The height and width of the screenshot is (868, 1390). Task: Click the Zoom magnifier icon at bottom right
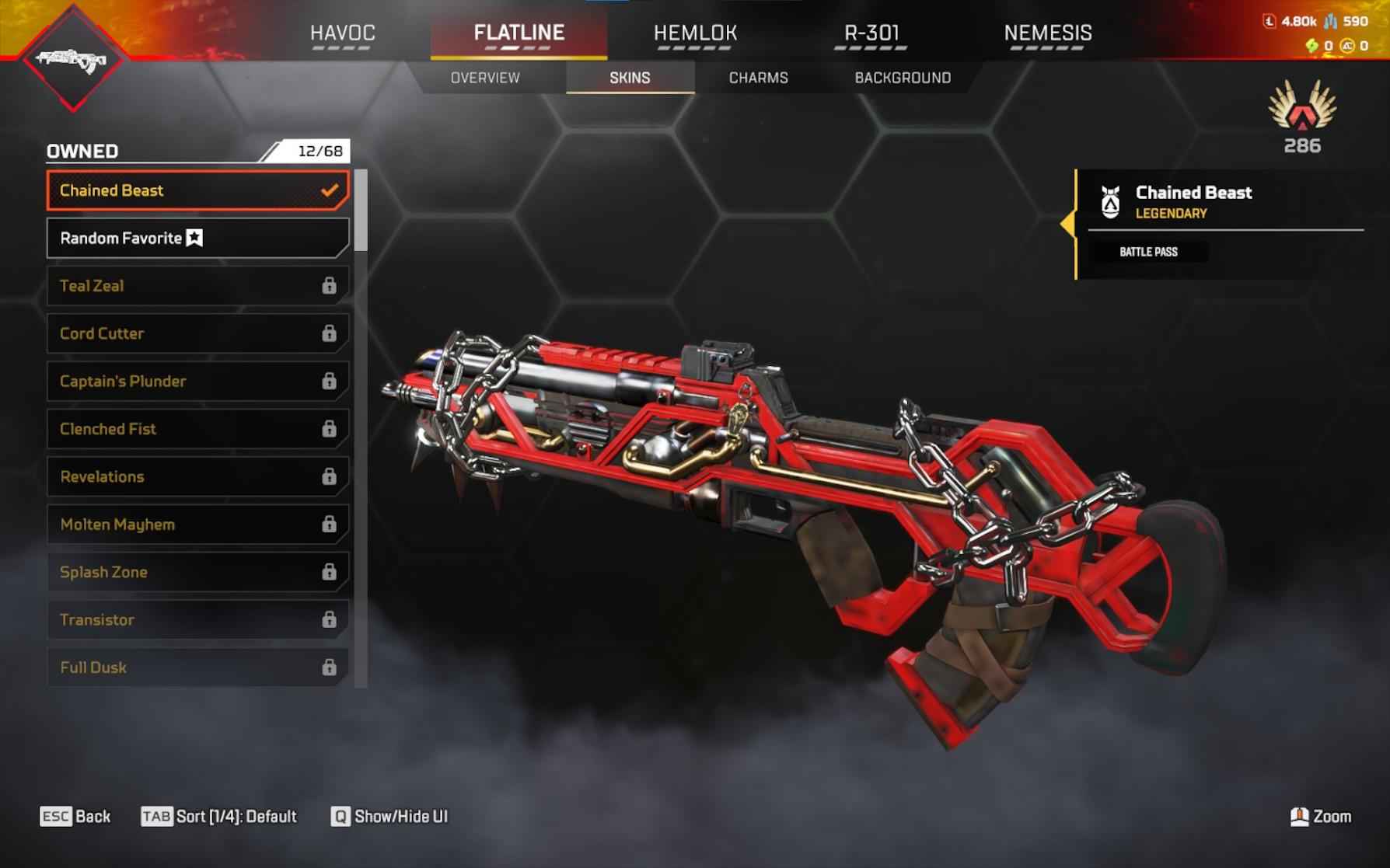(x=1299, y=817)
